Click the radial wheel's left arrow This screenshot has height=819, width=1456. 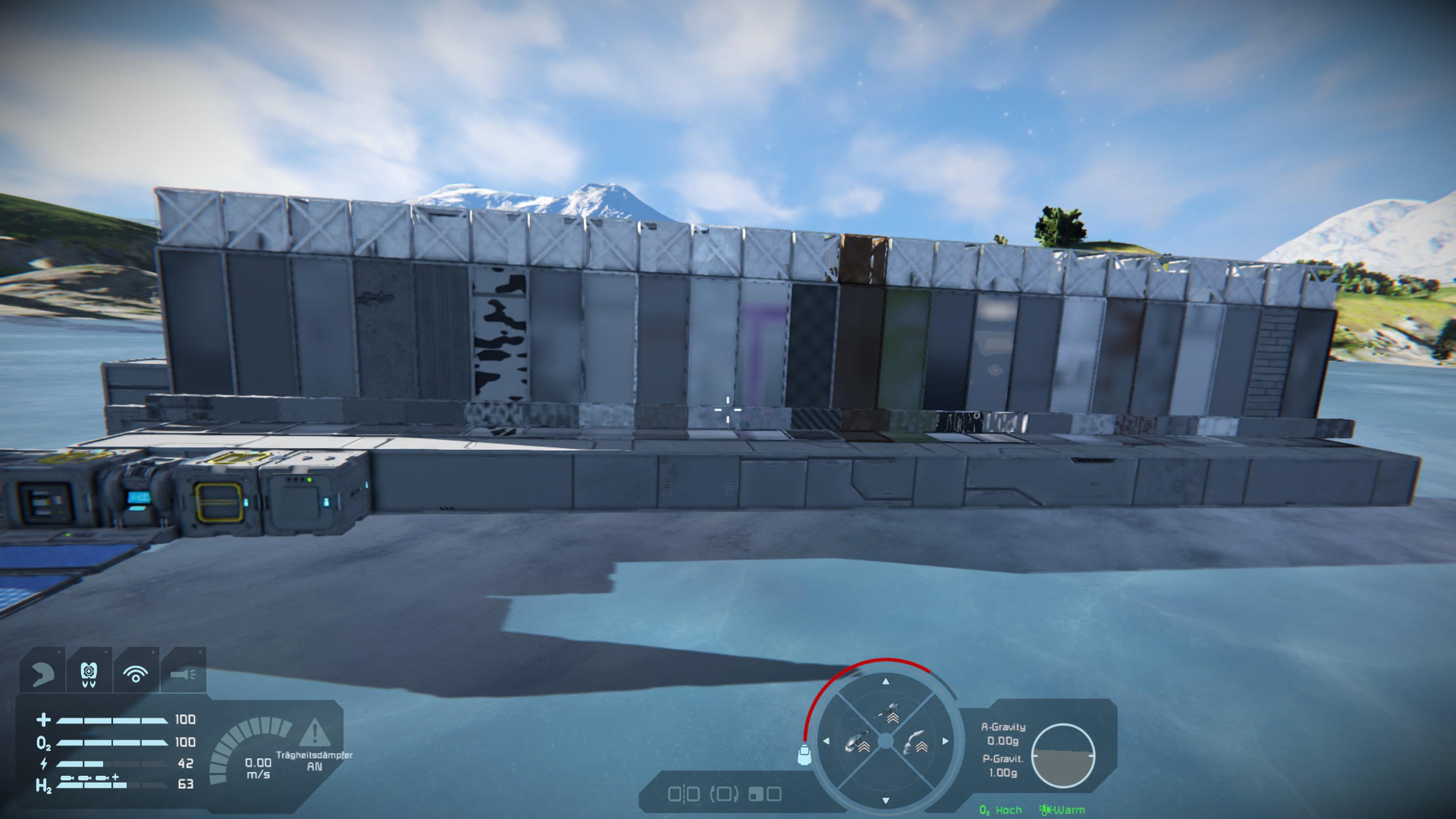tap(826, 741)
